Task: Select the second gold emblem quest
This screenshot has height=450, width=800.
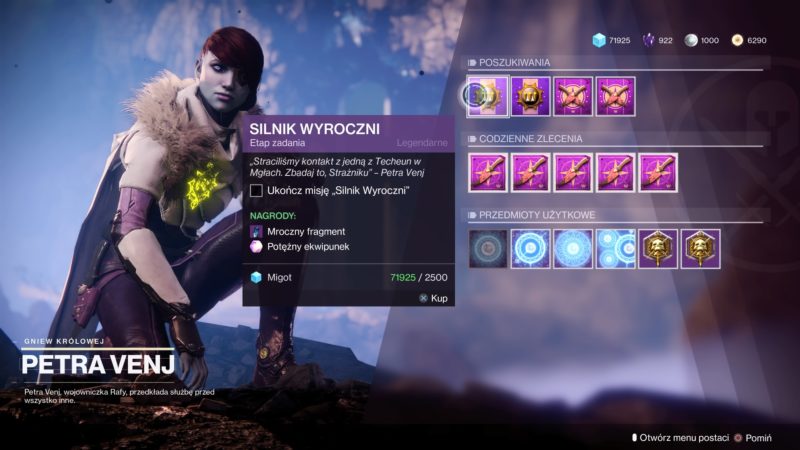Action: [x=530, y=96]
